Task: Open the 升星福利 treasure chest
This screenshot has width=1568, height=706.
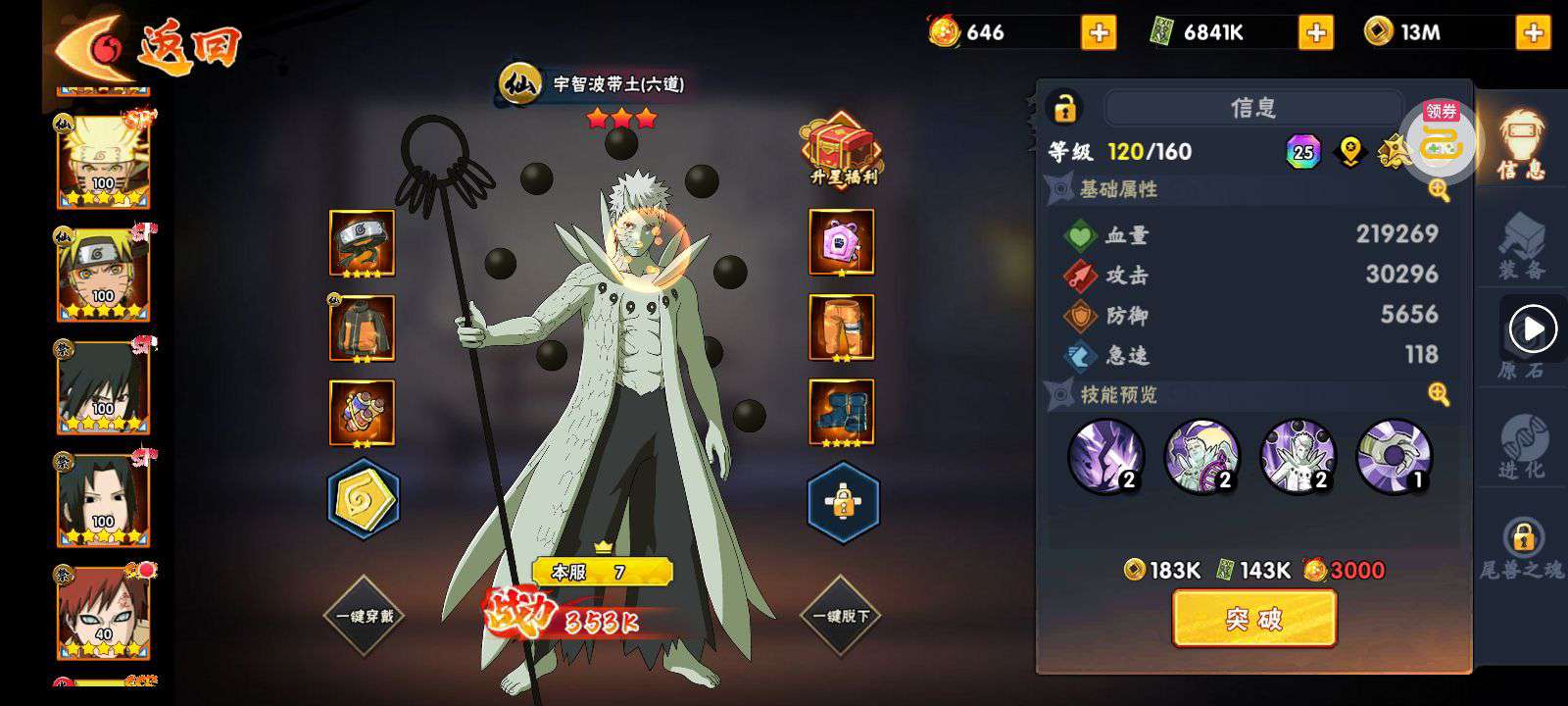Action: point(841,152)
